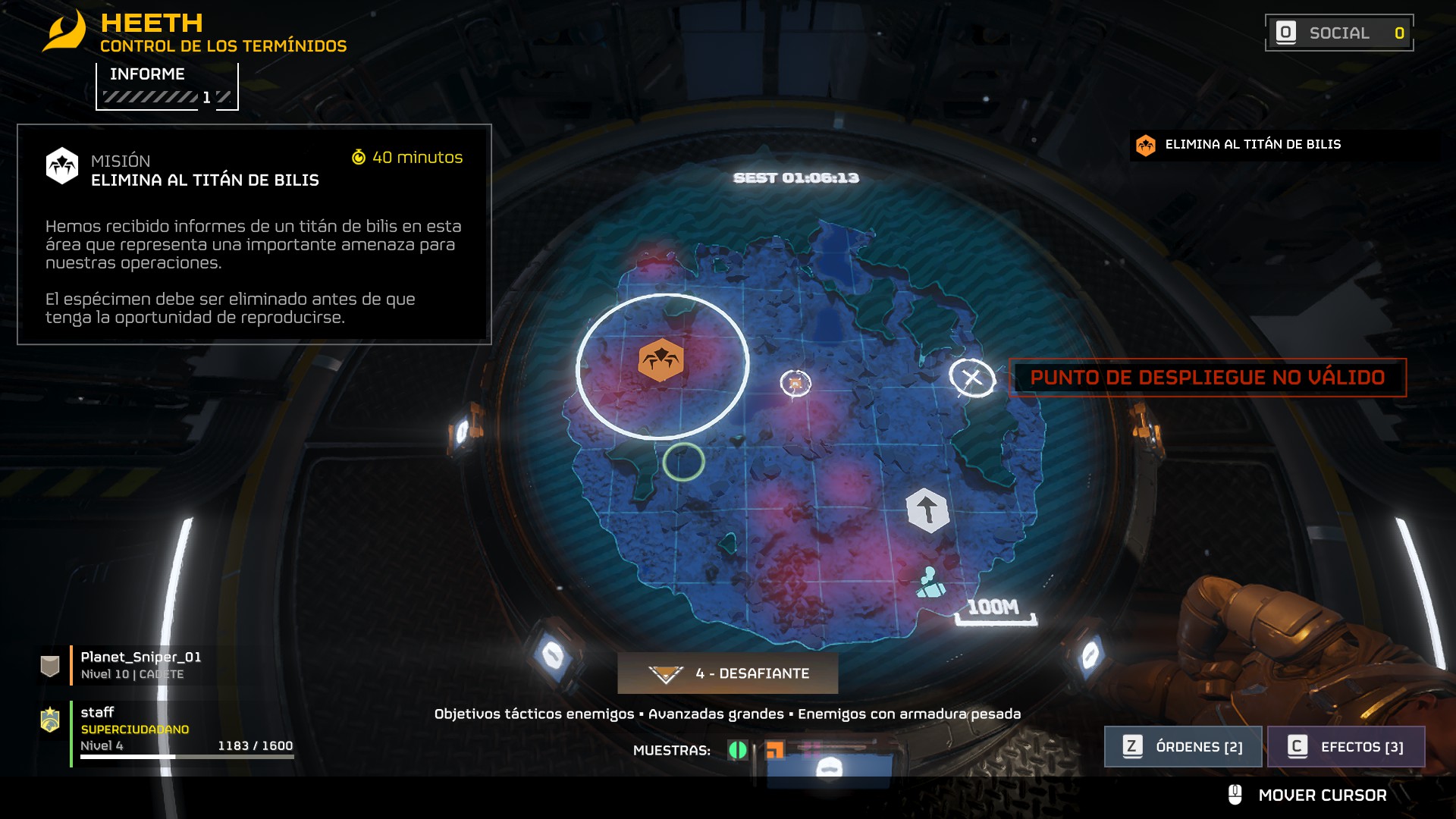
Task: Click the green sample icon
Action: 737,750
